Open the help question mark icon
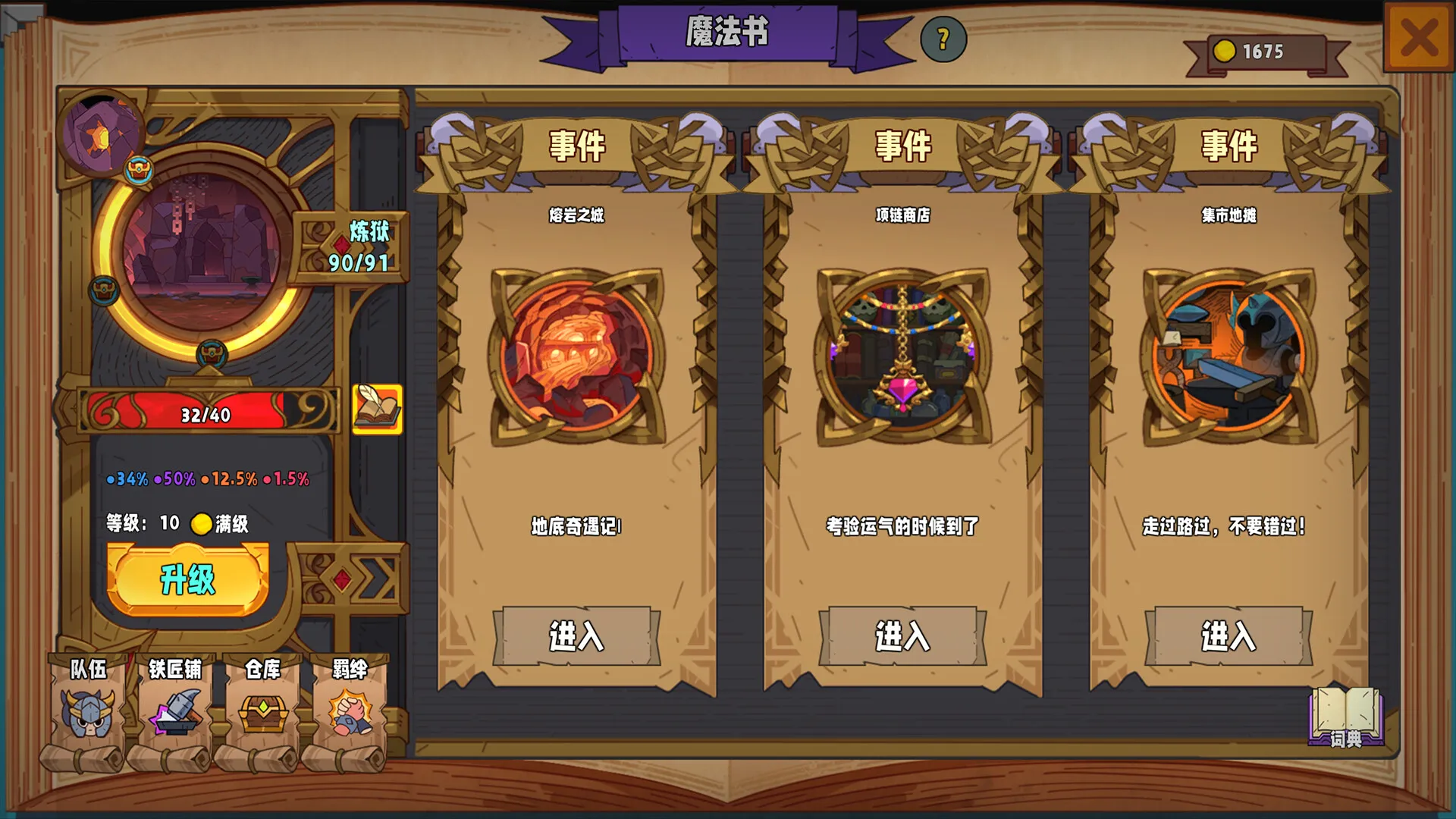The height and width of the screenshot is (819, 1456). [x=943, y=38]
